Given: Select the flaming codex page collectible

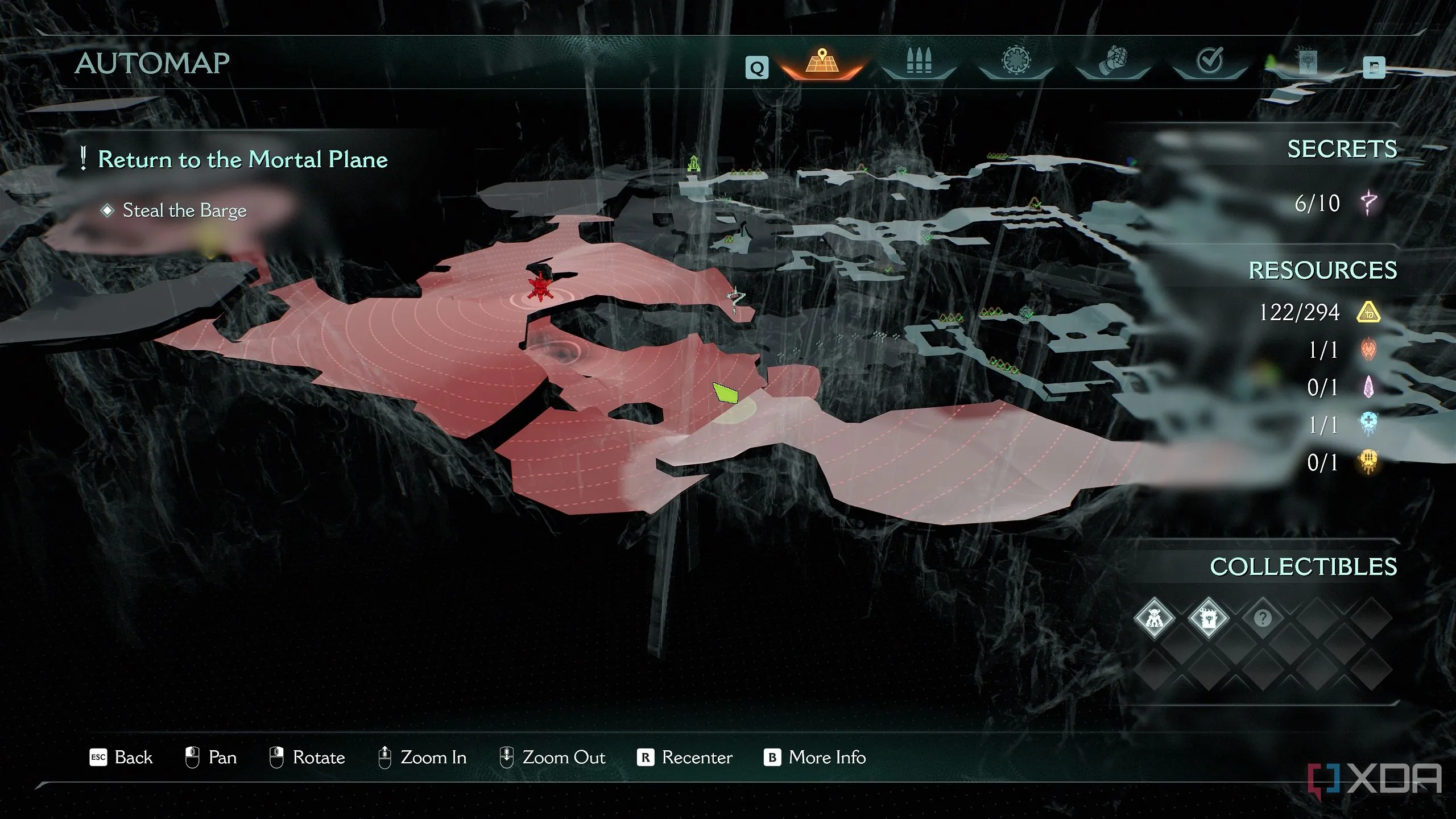Looking at the screenshot, I should 1208,618.
